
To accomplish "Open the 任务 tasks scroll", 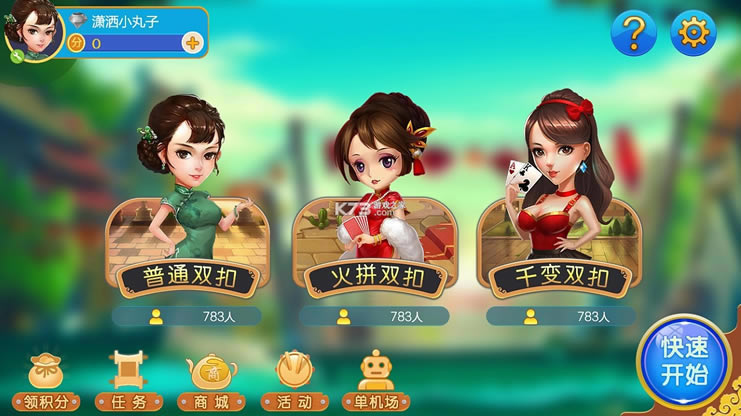I will [126, 381].
